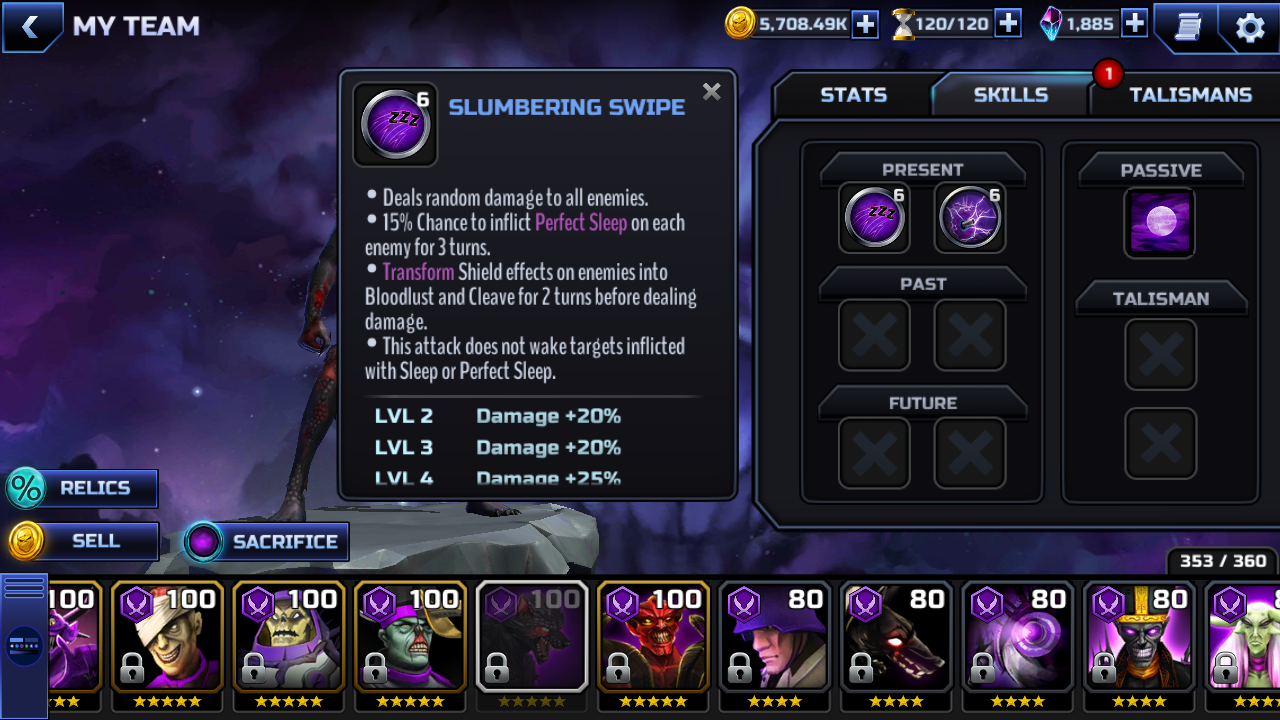
Task: Add more gold coins
Action: (x=865, y=24)
